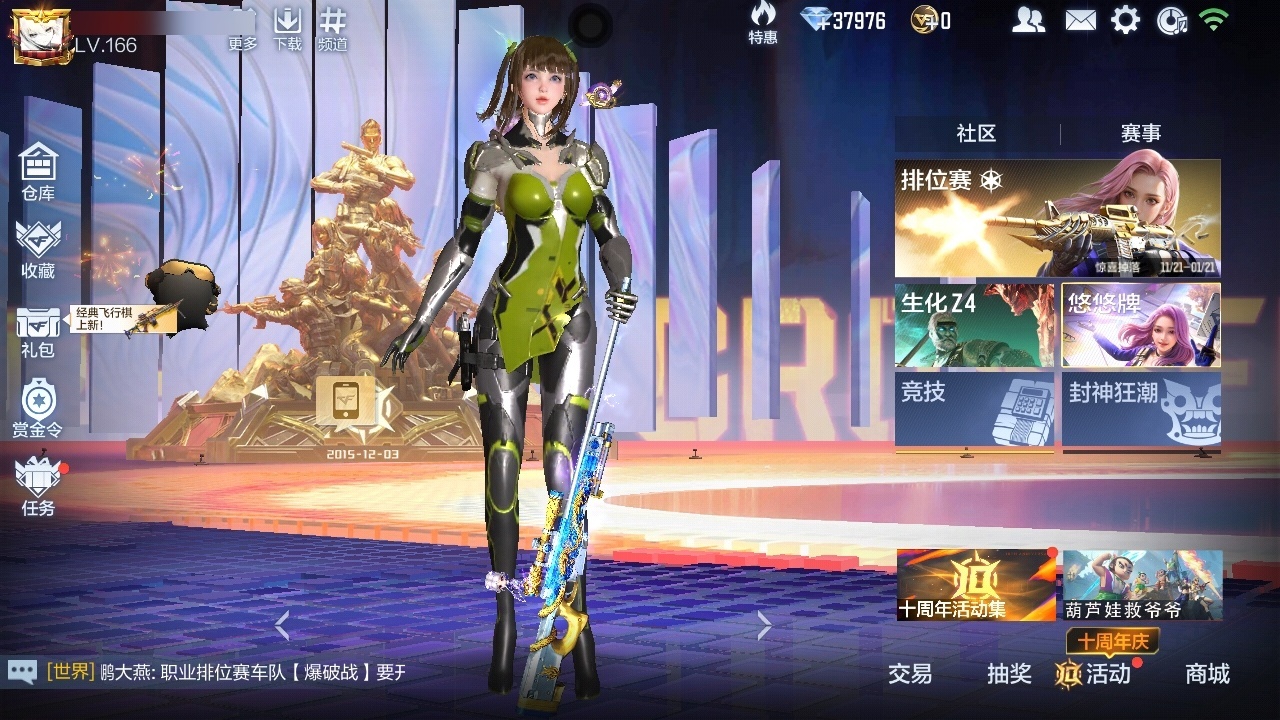The height and width of the screenshot is (720, 1280).
Task: Open the game settings gear
Action: (1125, 18)
